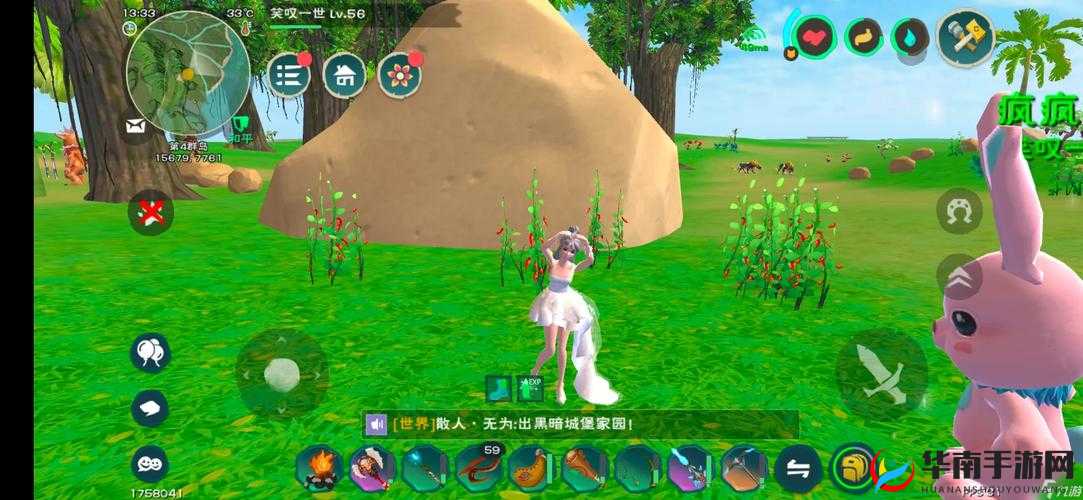Select the campfire hotbar slot
The width and height of the screenshot is (1083, 500).
(x=319, y=468)
